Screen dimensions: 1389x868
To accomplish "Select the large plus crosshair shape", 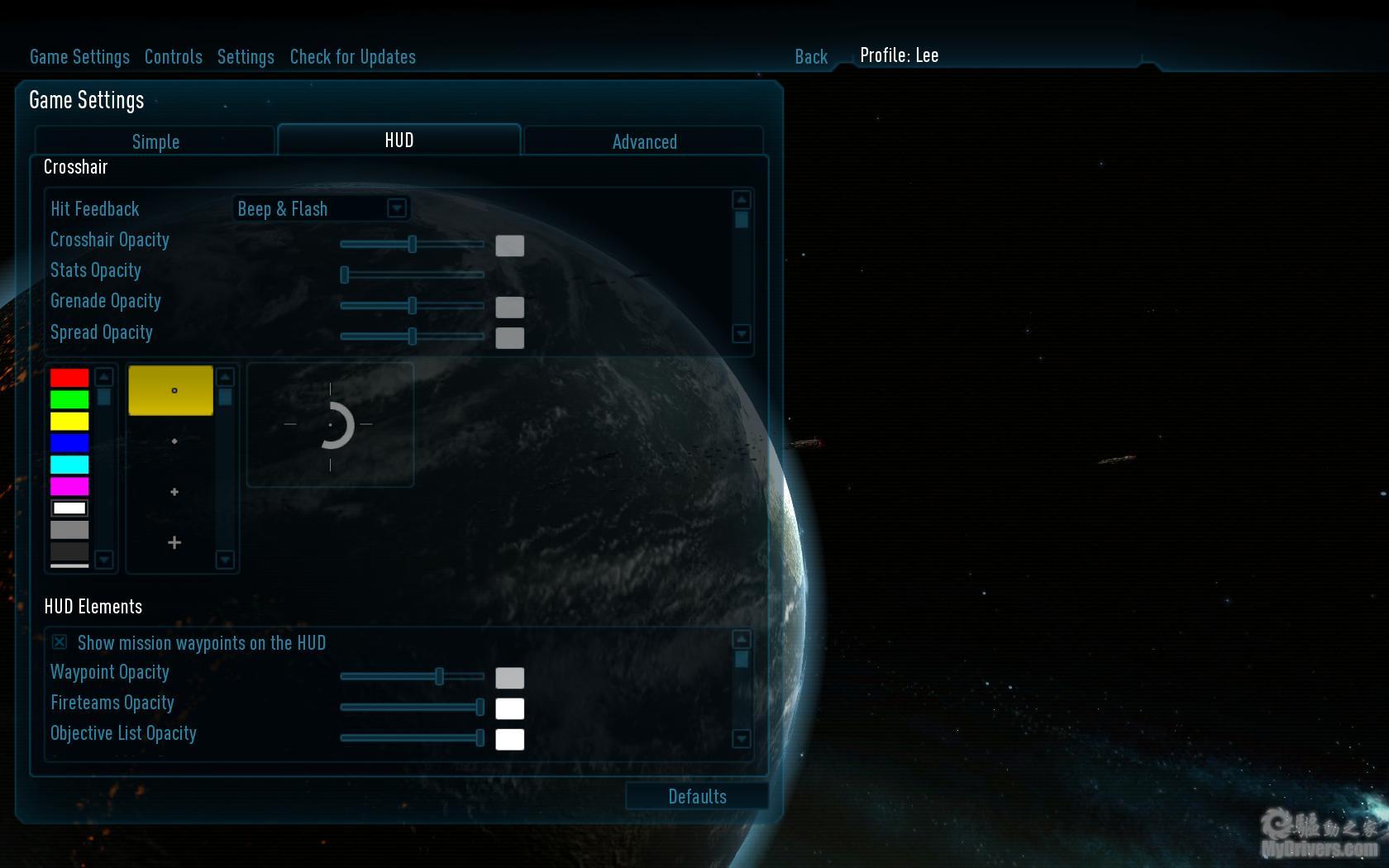I will tap(174, 542).
